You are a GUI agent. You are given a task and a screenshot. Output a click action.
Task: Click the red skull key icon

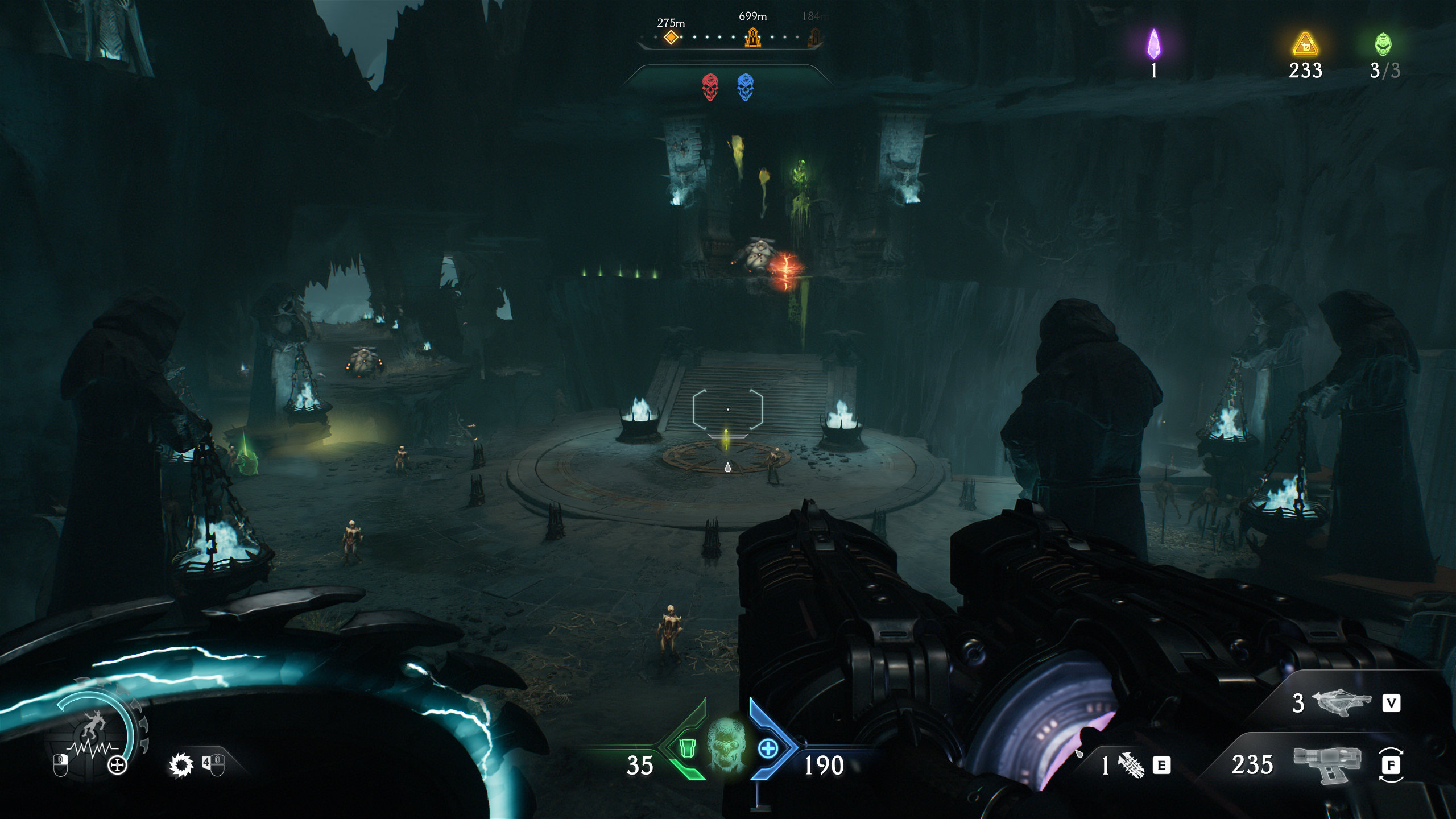pyautogui.click(x=709, y=87)
